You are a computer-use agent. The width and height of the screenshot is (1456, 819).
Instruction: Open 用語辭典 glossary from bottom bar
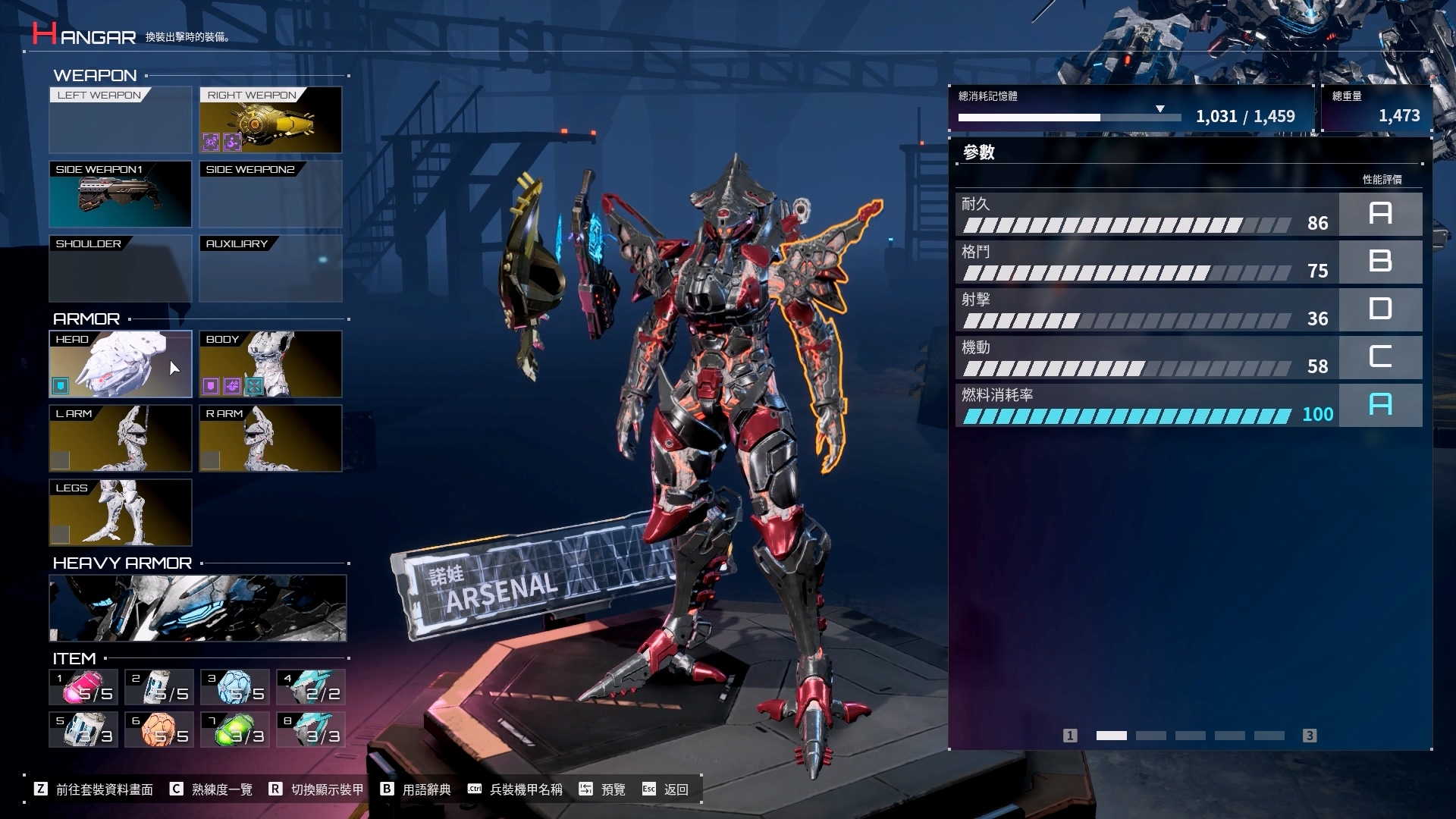pos(425,789)
